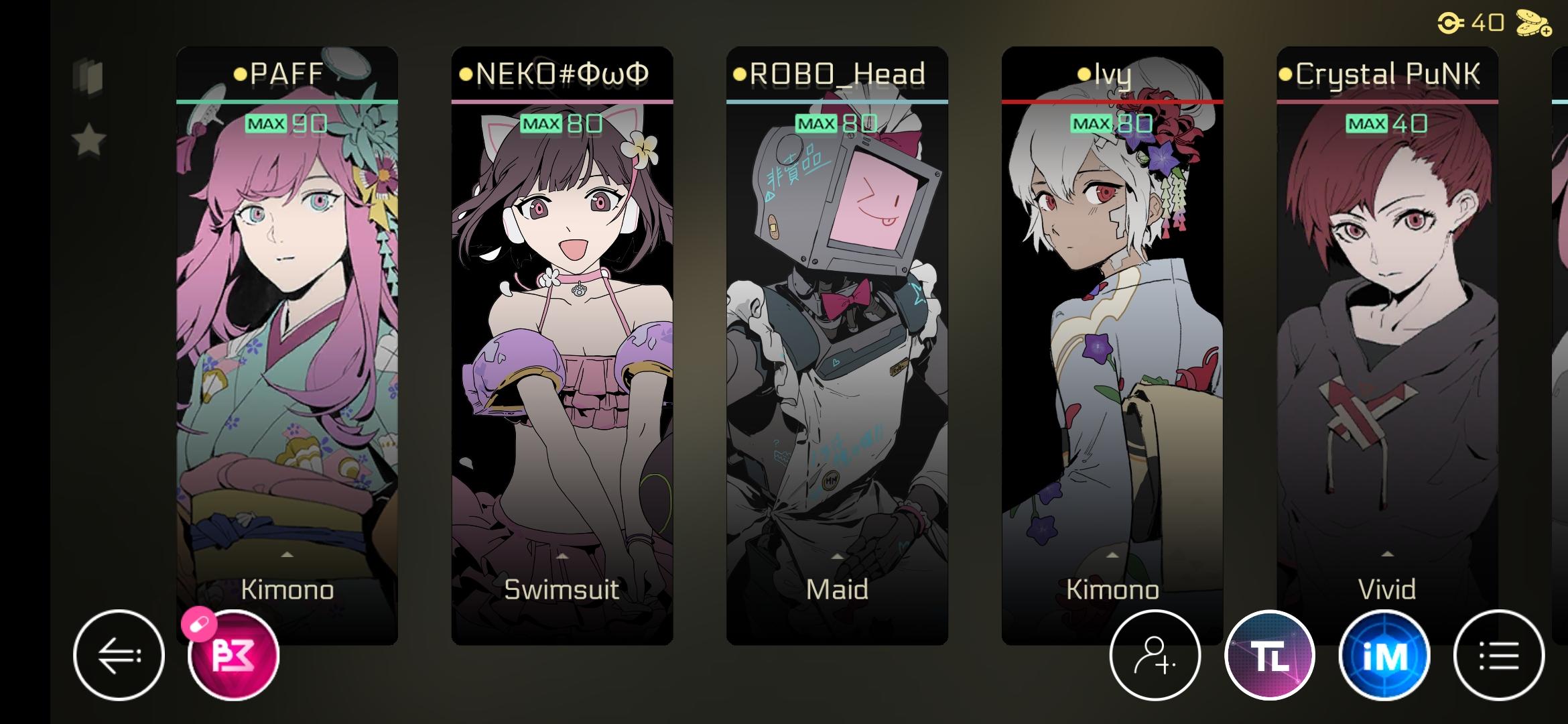1568x724 pixels.
Task: Click the card collection icon top left
Action: pos(89,77)
